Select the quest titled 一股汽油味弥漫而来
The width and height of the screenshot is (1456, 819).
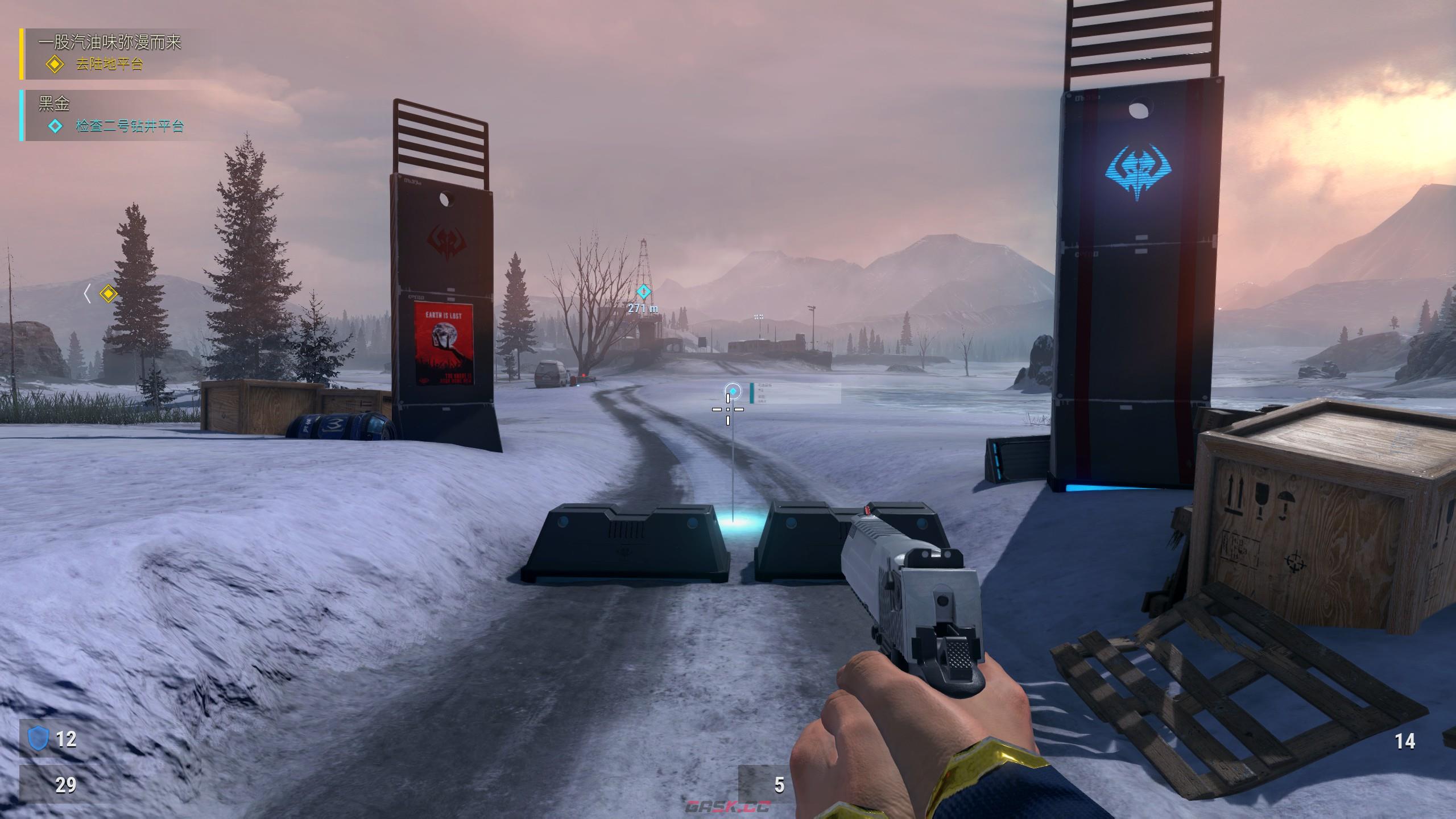tap(110, 43)
